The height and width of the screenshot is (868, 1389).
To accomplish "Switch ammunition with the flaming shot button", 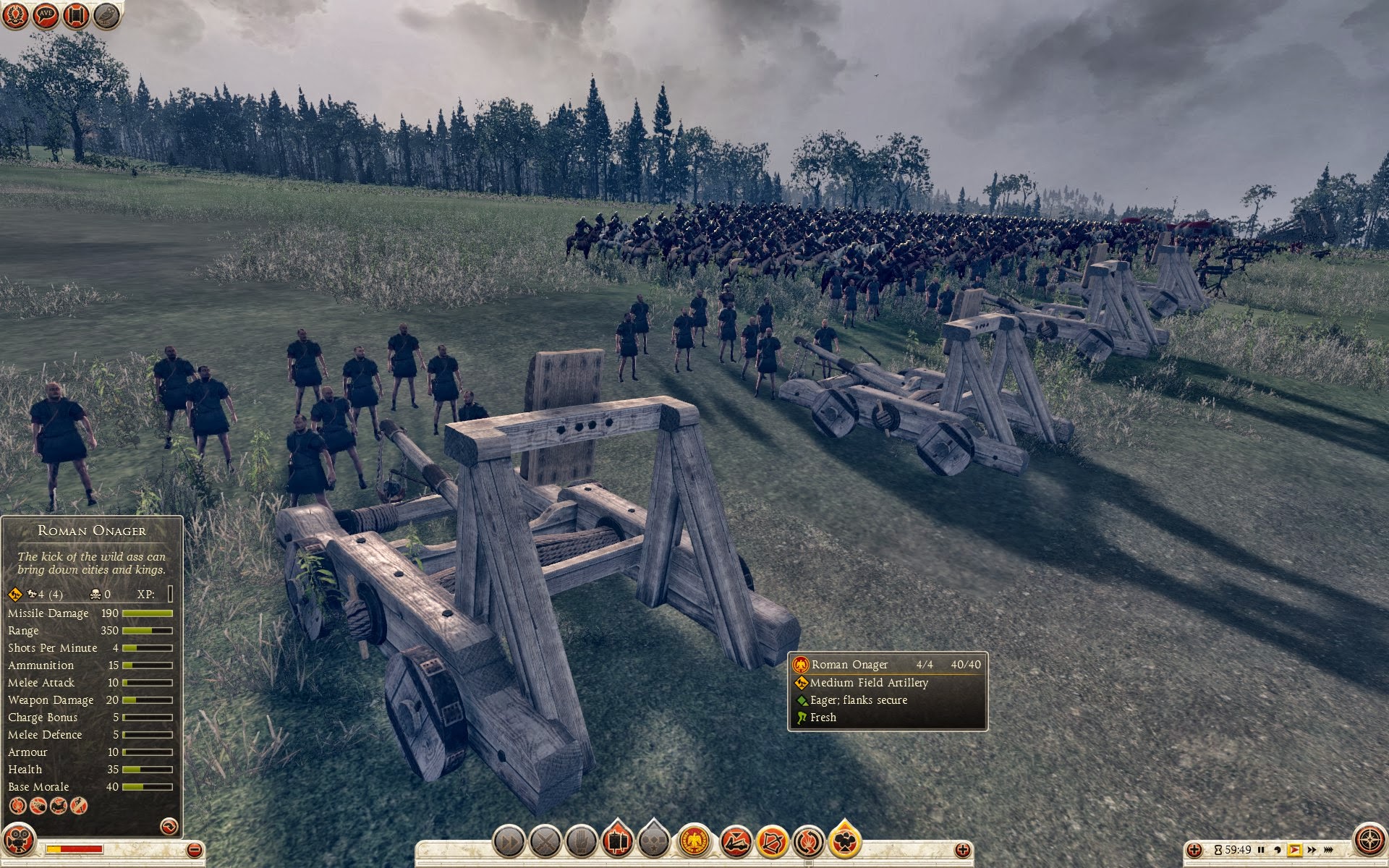I will [808, 841].
